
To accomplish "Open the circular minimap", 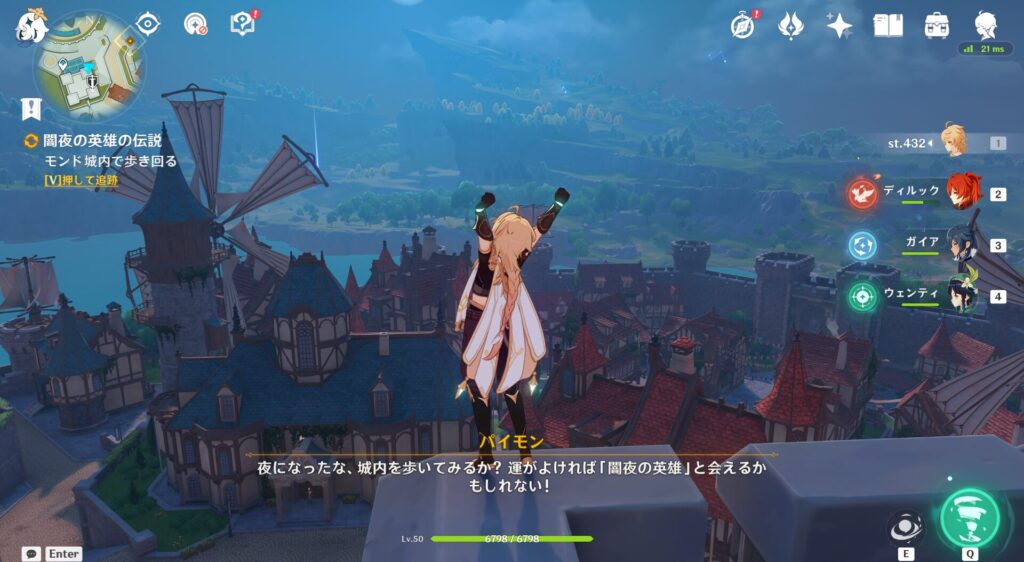I will (x=89, y=68).
